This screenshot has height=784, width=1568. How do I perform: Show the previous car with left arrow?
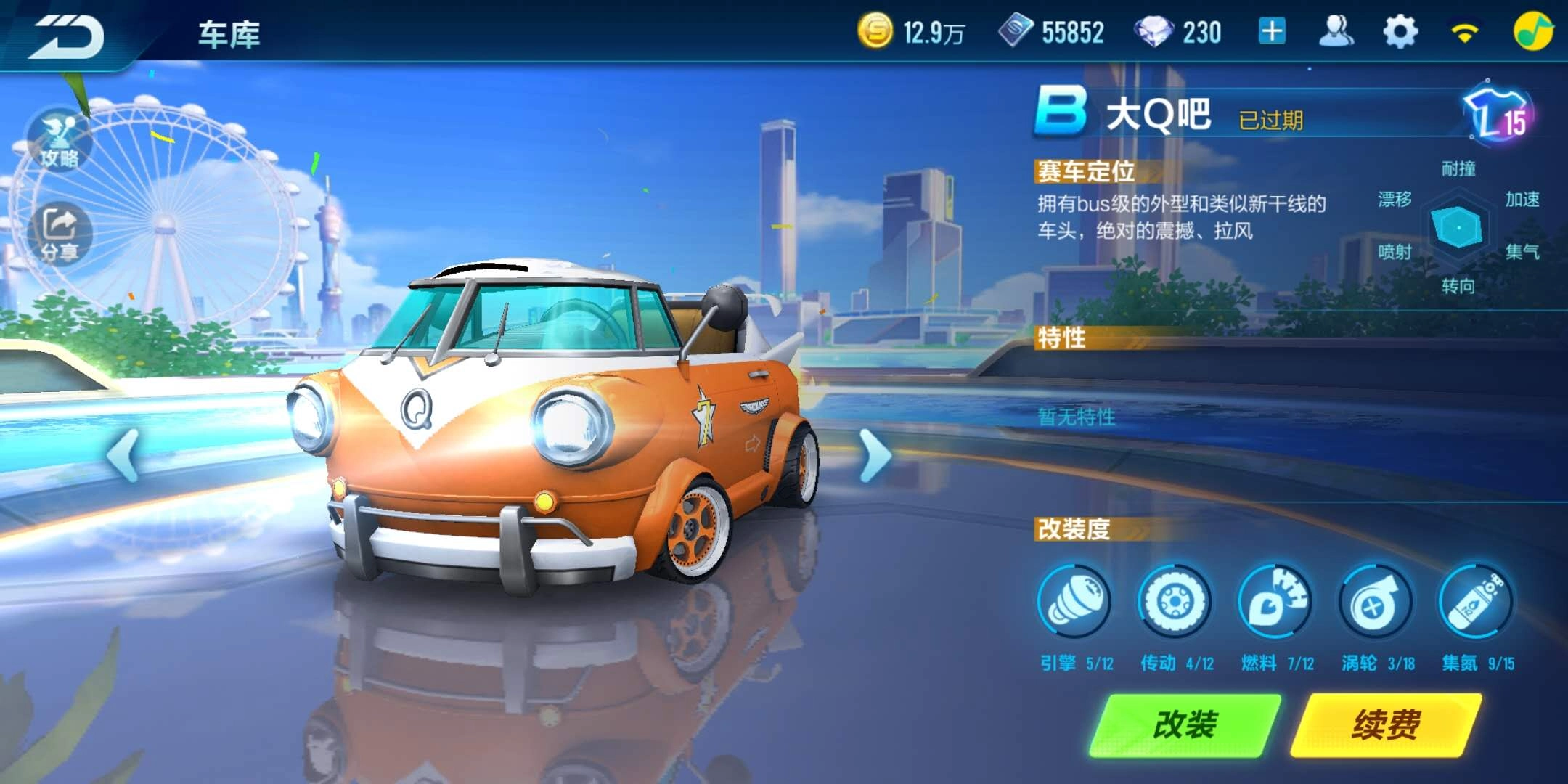click(x=123, y=455)
